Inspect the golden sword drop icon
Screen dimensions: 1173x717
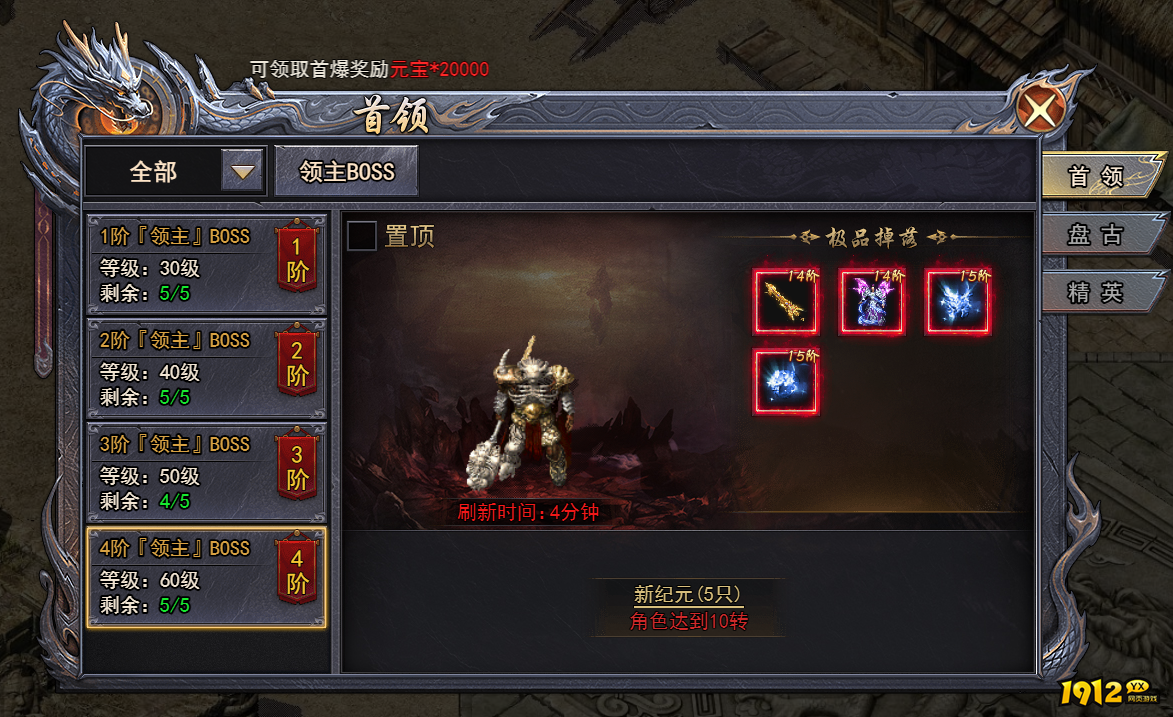tap(786, 302)
